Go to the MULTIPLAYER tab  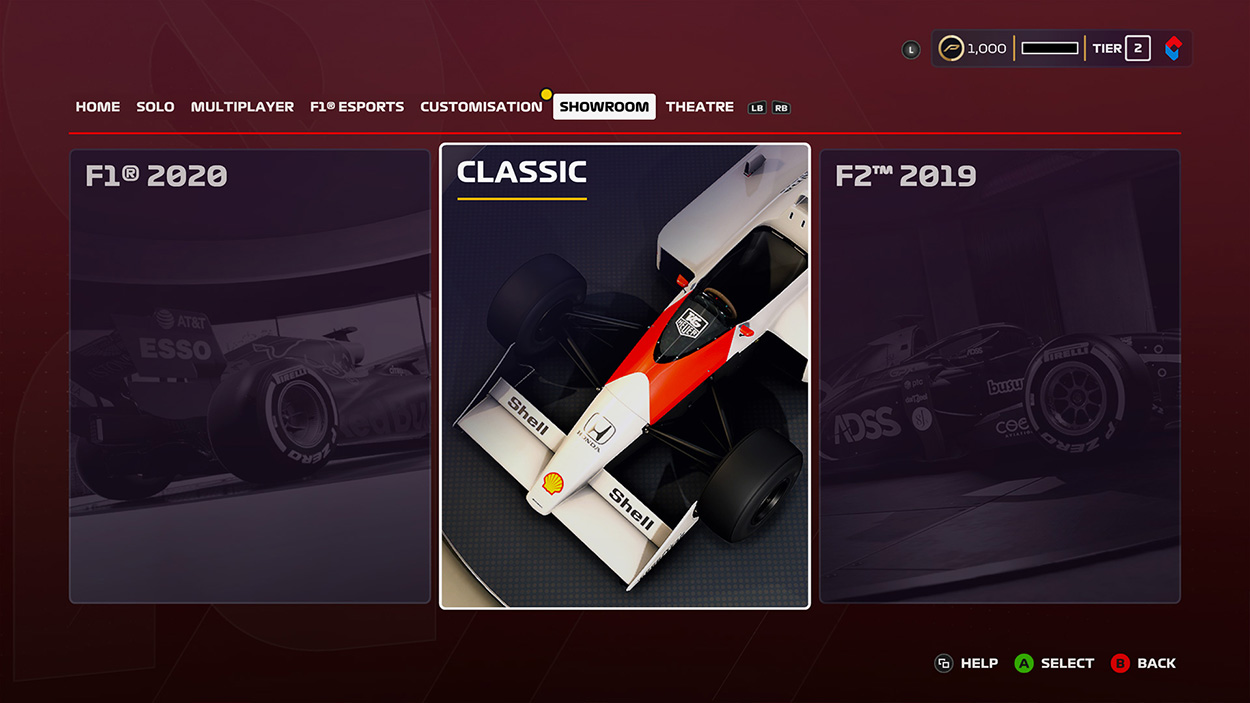coord(242,107)
